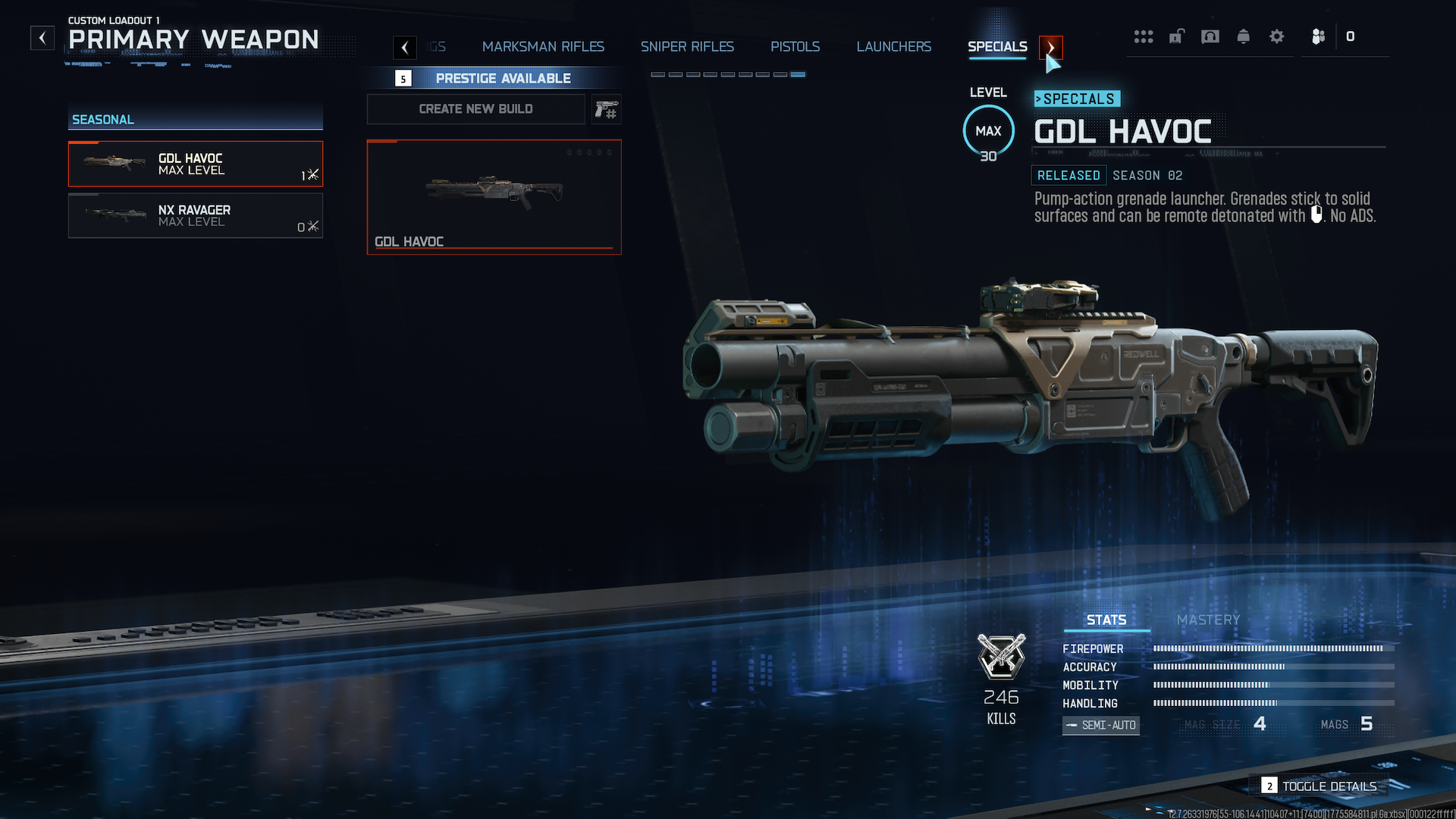The width and height of the screenshot is (1456, 819).
Task: Open the Sniper Rifles tab
Action: click(x=687, y=47)
